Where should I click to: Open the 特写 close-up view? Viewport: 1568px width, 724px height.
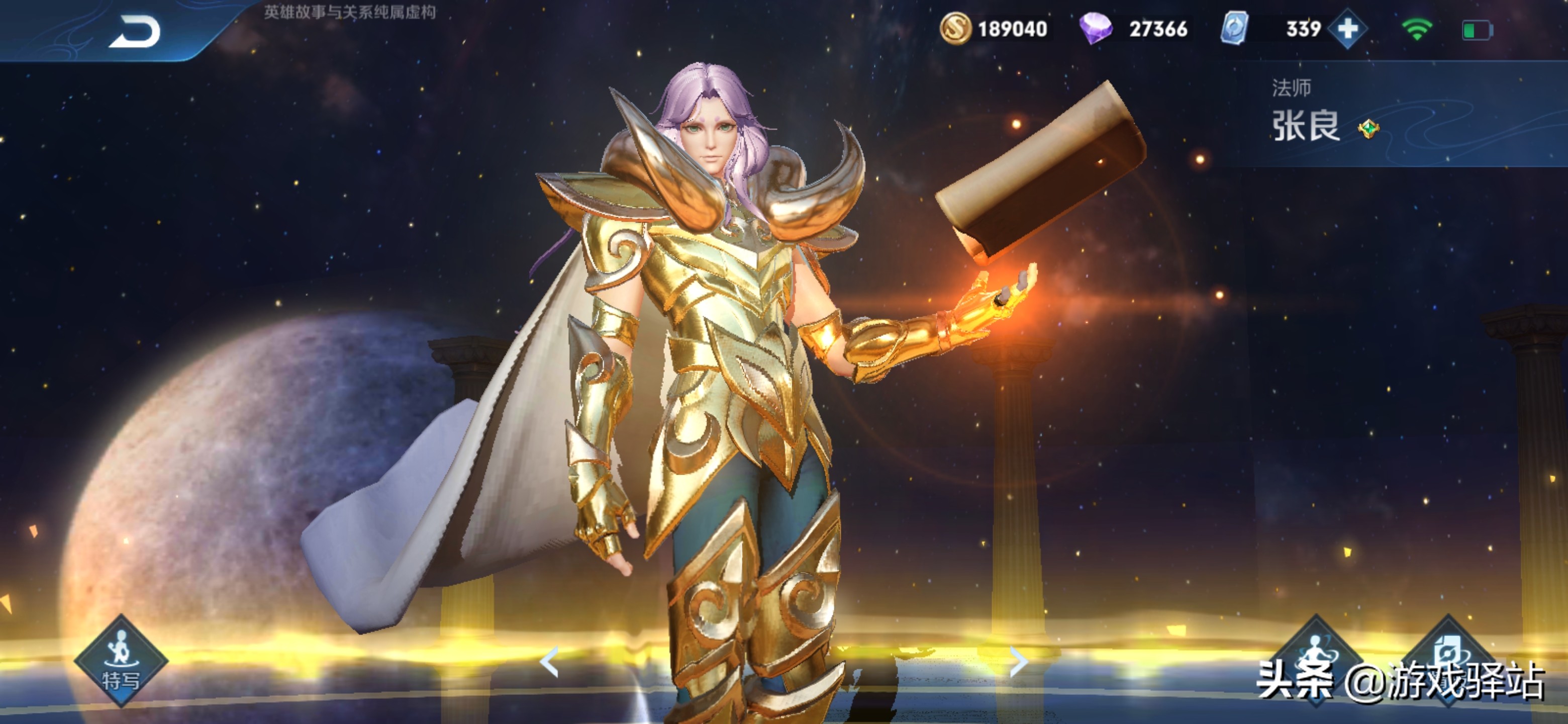coord(121,661)
